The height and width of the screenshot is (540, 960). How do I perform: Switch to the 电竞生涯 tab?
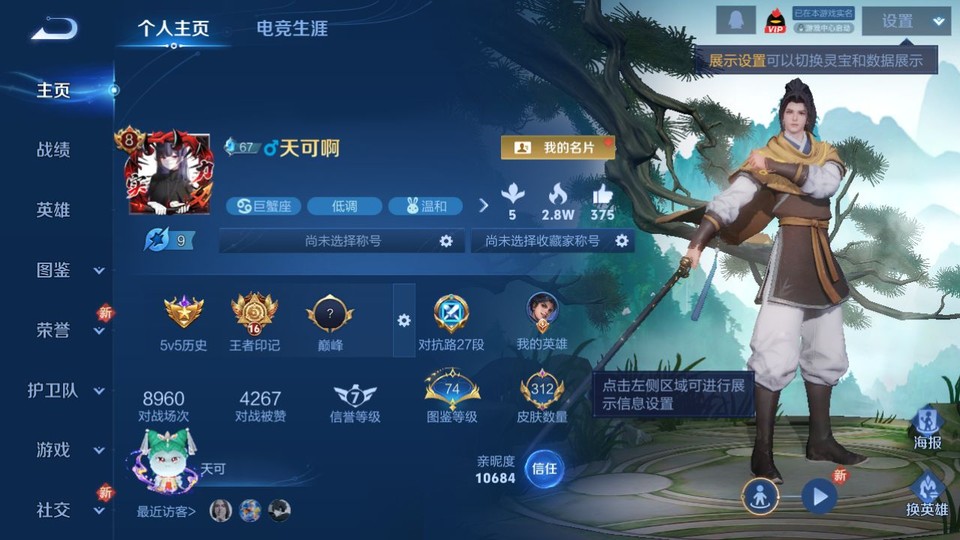tap(292, 28)
